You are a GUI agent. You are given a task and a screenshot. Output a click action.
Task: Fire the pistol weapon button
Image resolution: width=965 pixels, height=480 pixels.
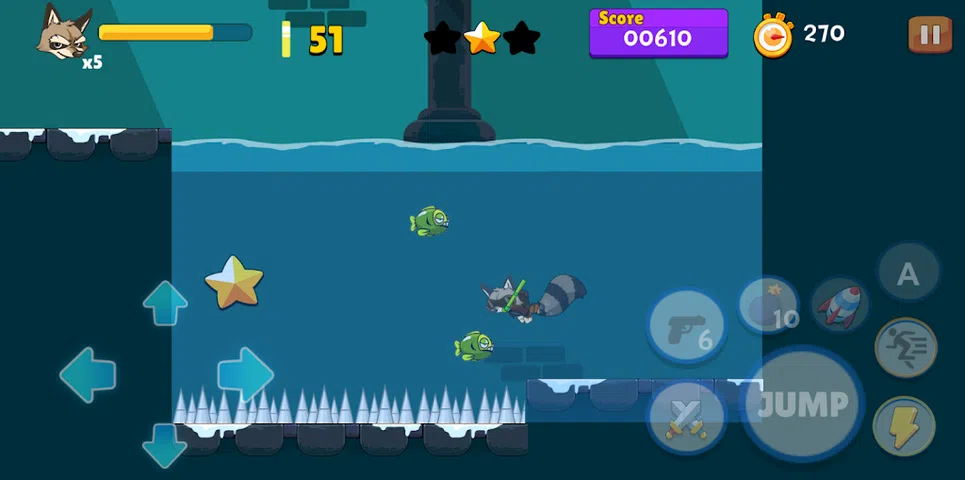click(x=686, y=326)
